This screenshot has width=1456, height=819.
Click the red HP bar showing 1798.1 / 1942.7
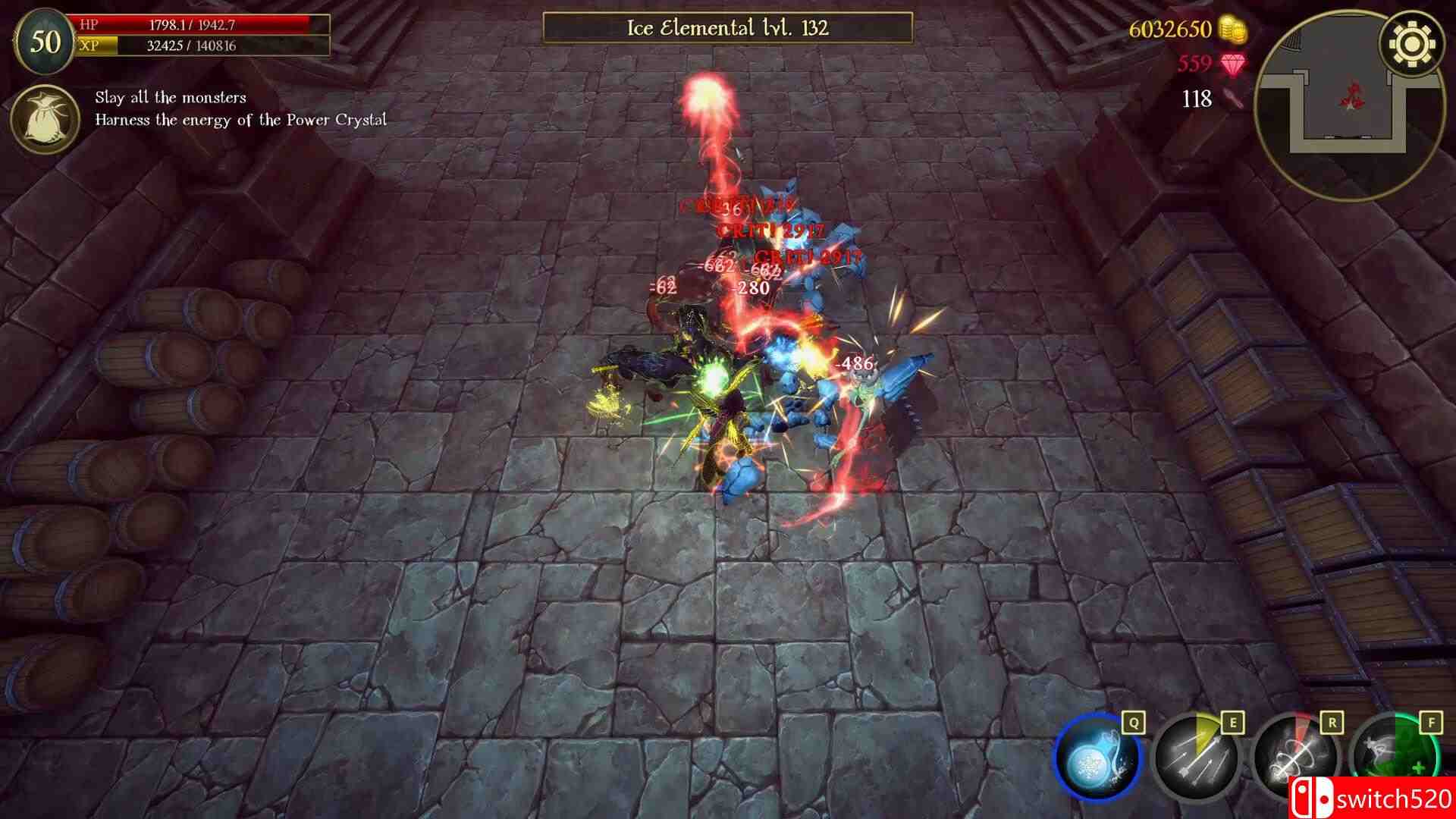pyautogui.click(x=201, y=24)
